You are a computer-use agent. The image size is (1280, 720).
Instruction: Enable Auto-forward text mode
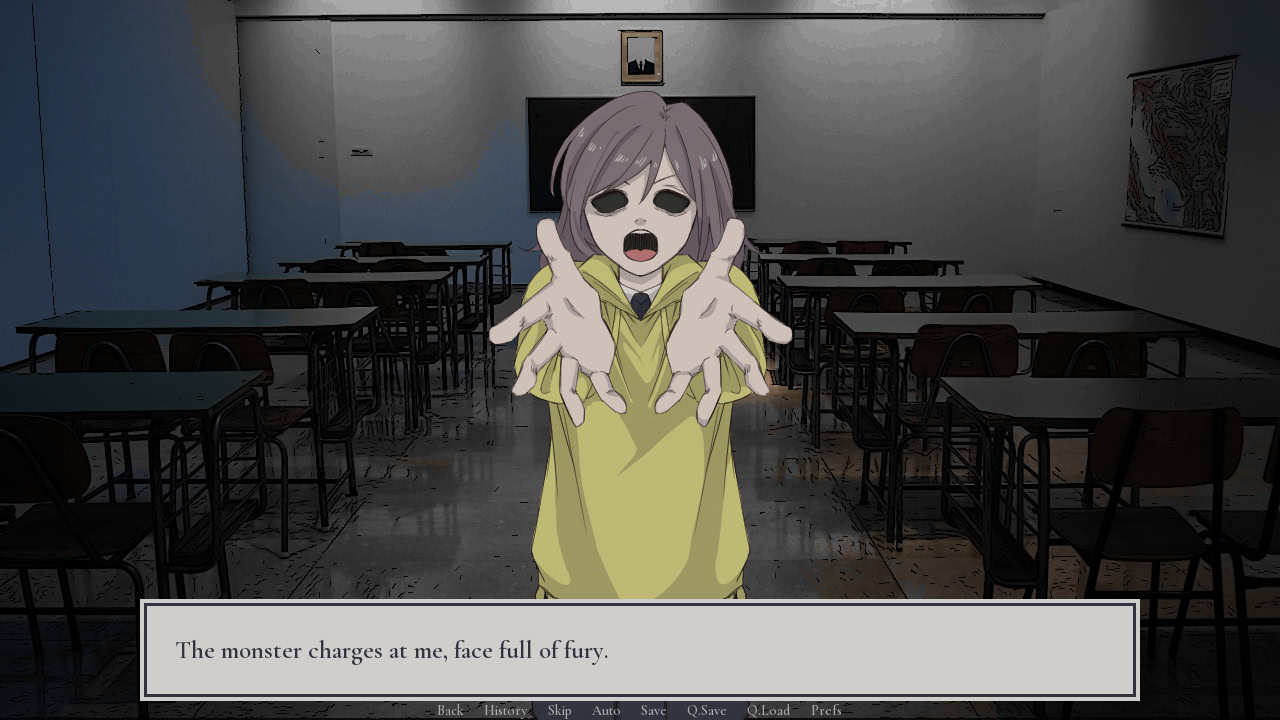[x=606, y=710]
